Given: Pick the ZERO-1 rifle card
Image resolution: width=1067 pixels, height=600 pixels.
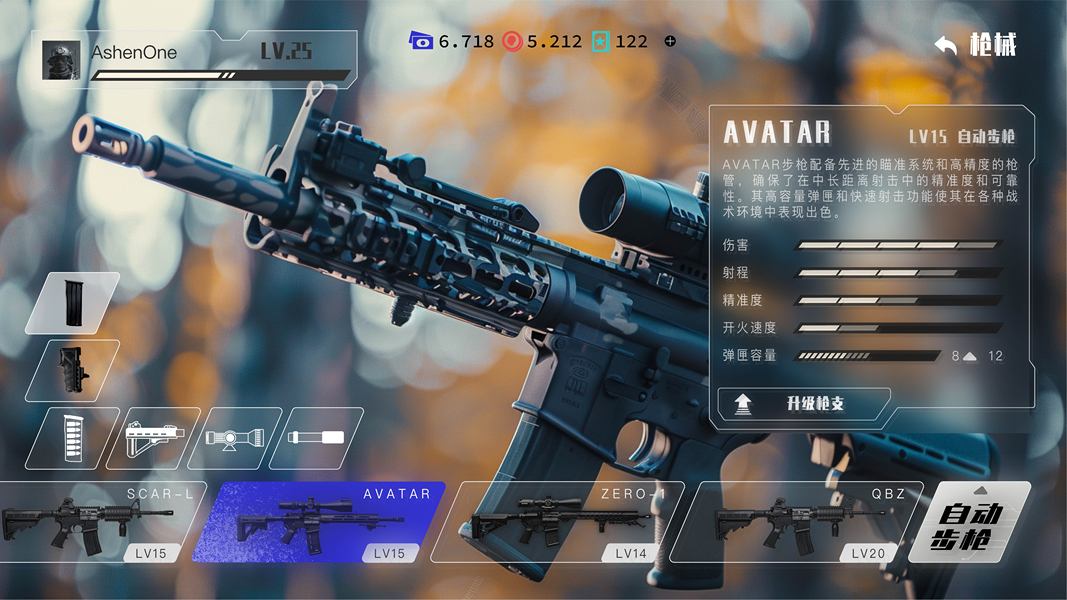Looking at the screenshot, I should 560,523.
